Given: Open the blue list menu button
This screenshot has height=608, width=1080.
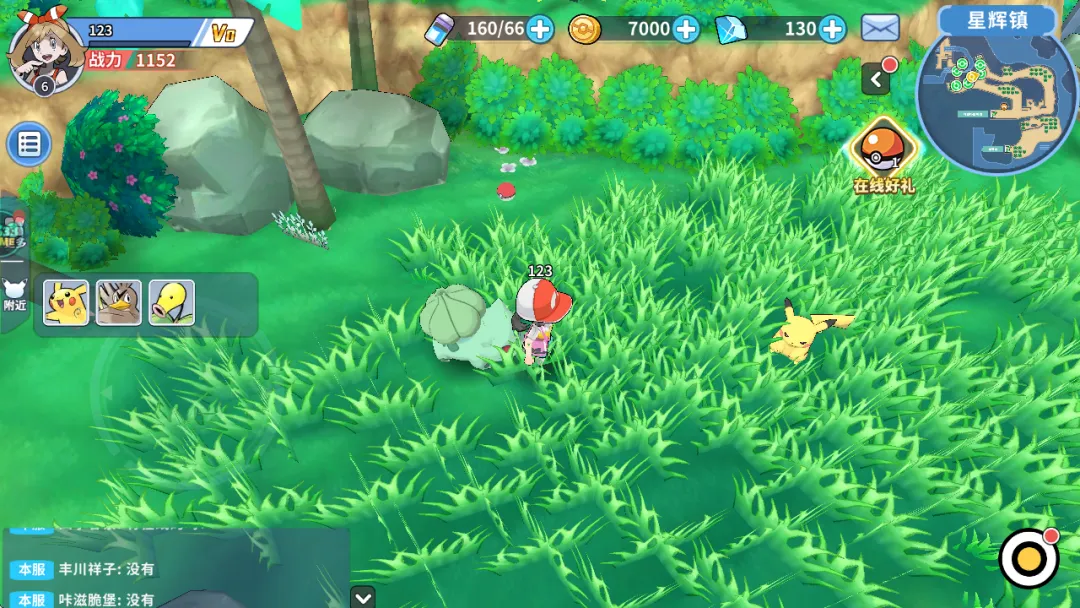Looking at the screenshot, I should pyautogui.click(x=29, y=145).
